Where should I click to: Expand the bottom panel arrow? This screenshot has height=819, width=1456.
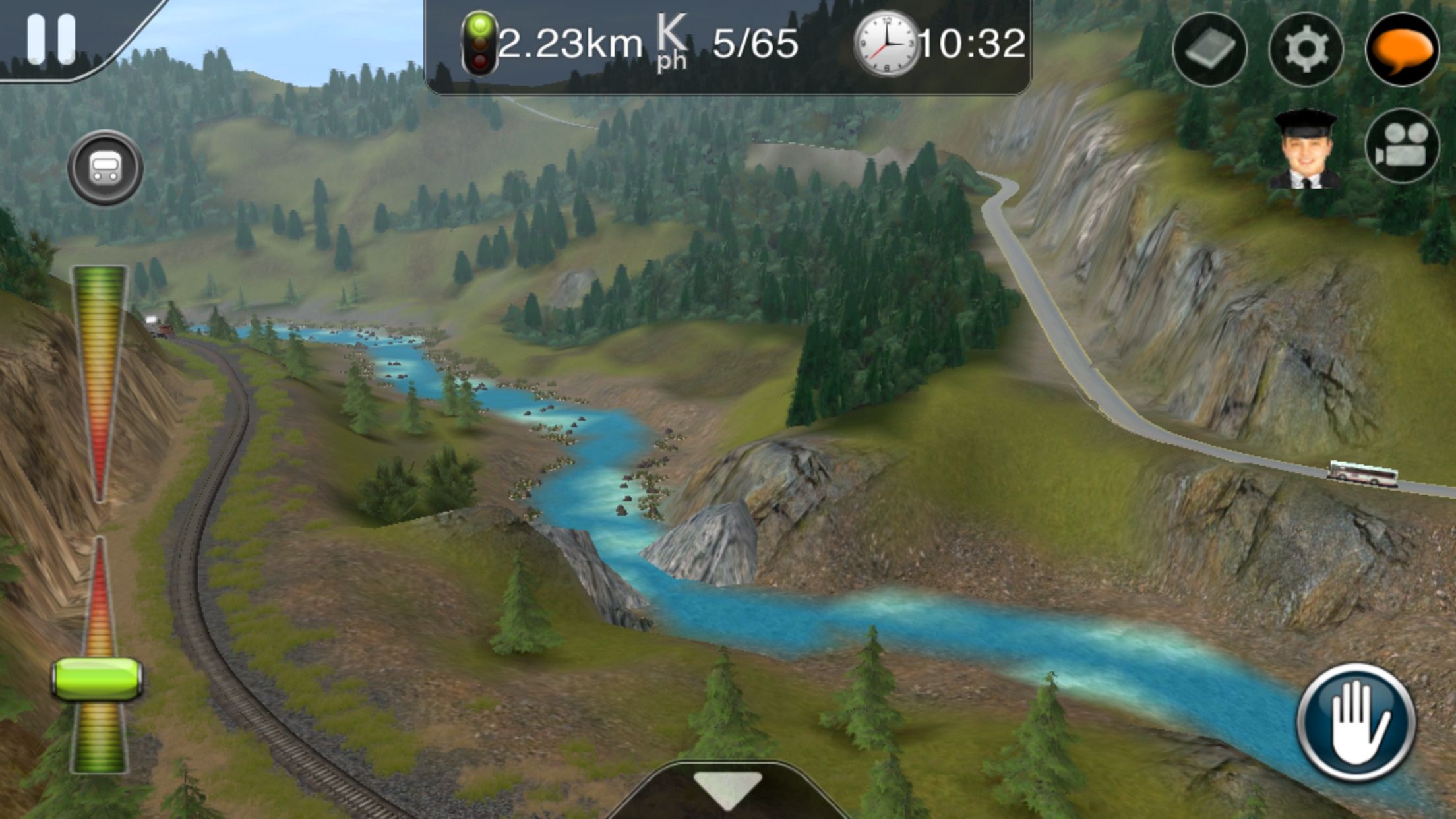coord(727,789)
